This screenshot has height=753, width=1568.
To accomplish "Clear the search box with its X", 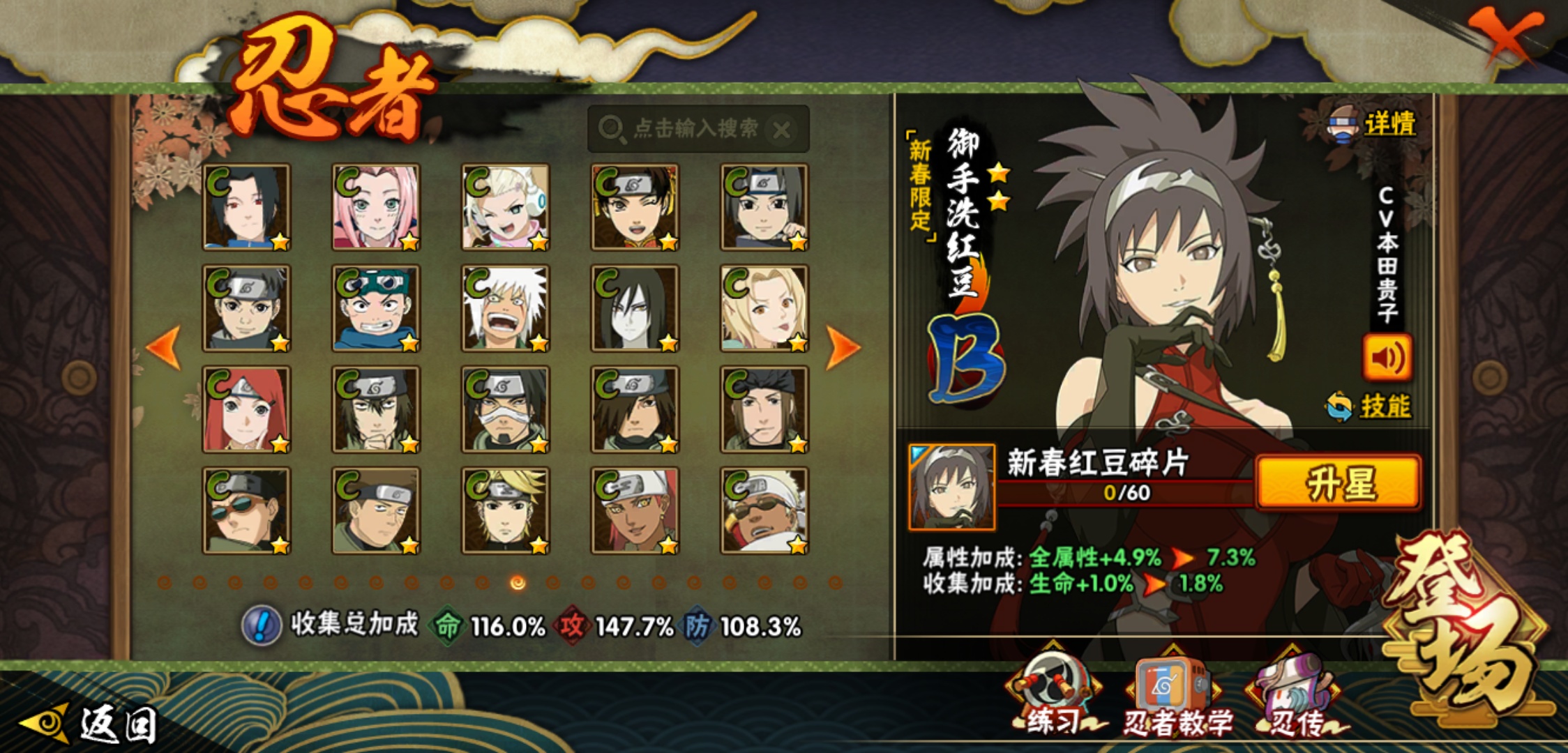I will pos(782,130).
